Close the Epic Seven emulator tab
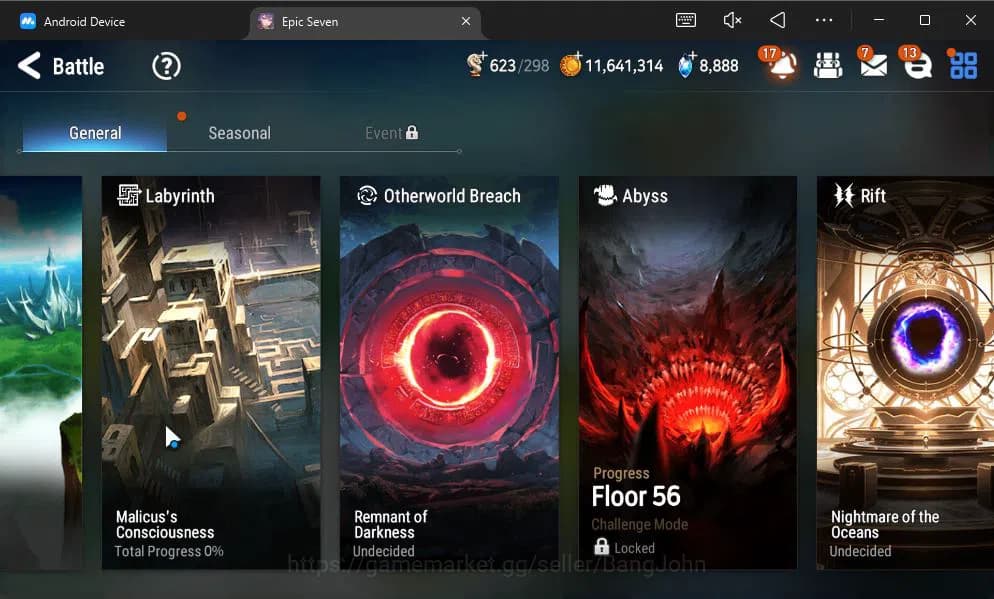The image size is (994, 599). [466, 21]
